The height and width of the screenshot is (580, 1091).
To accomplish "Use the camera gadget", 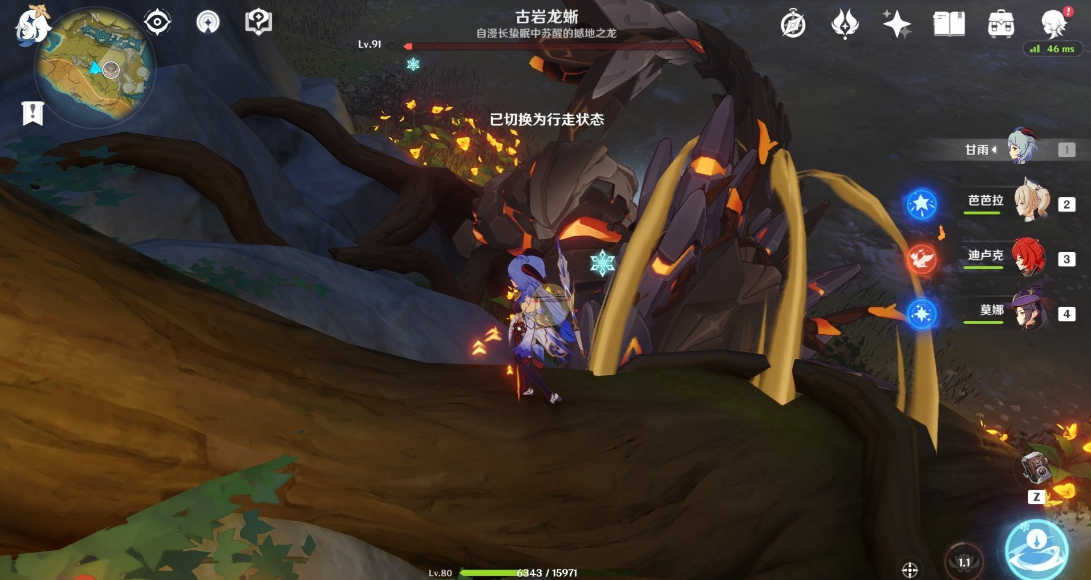I will [x=1033, y=469].
